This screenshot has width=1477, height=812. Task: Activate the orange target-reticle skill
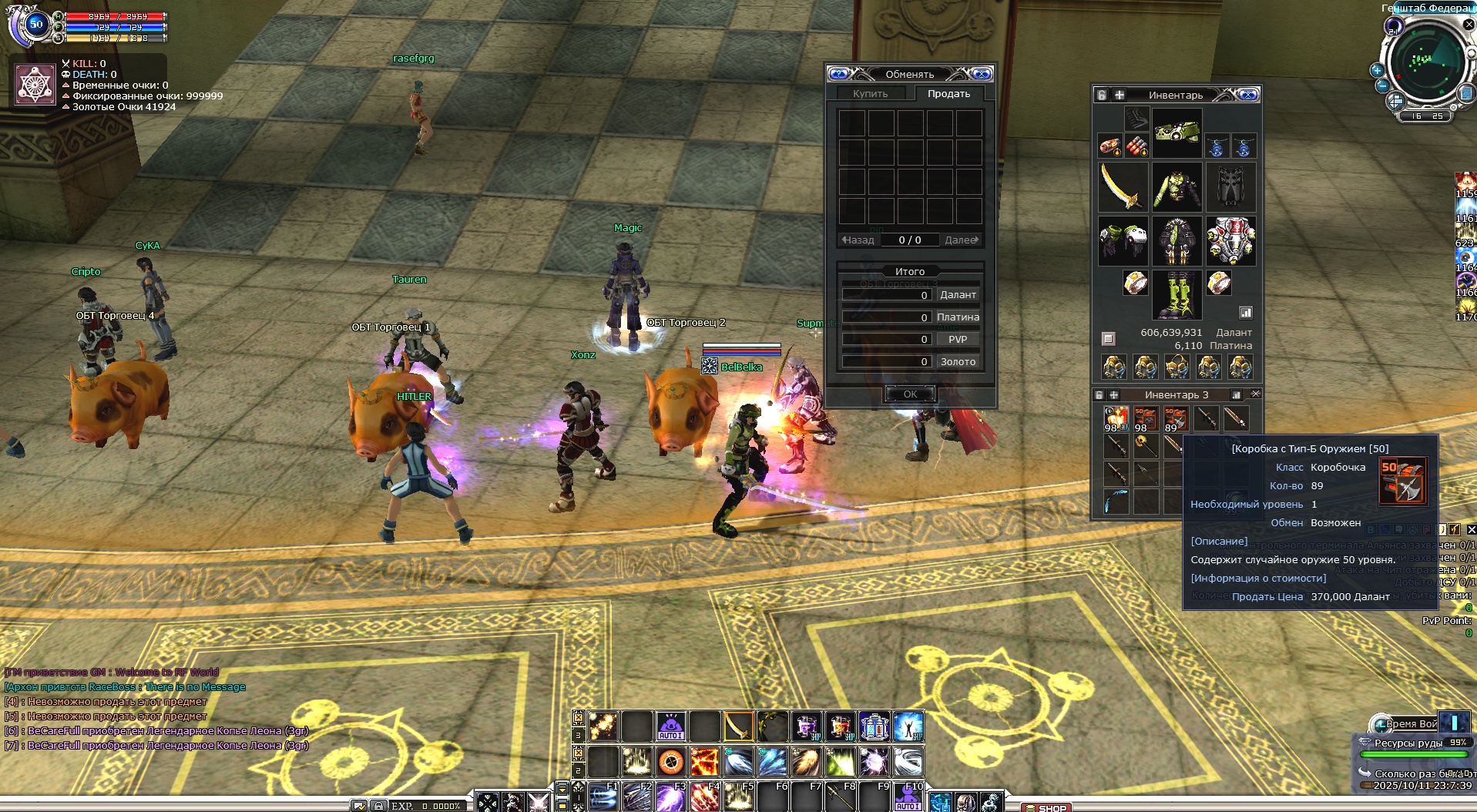tap(671, 762)
